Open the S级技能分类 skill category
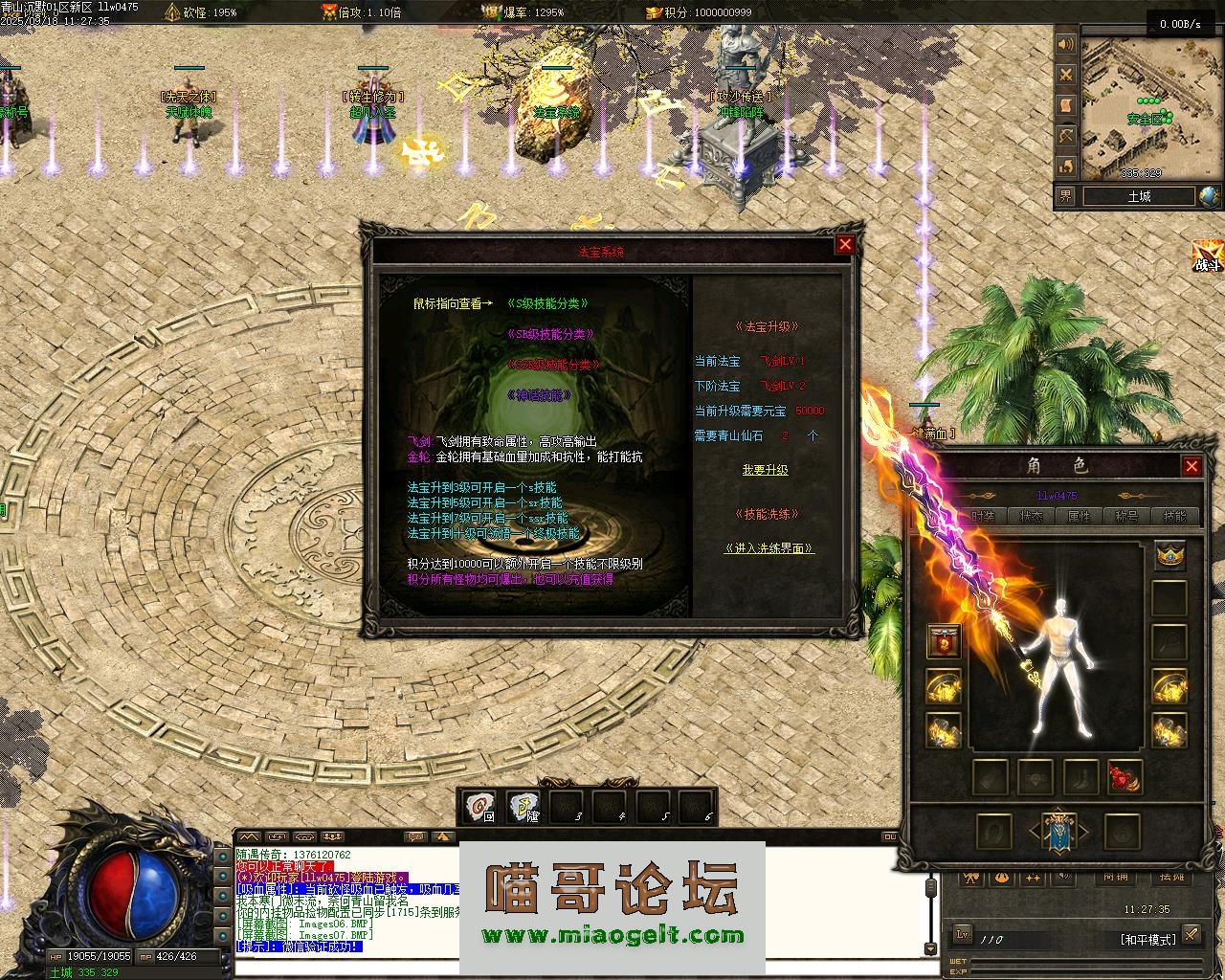This screenshot has width=1225, height=980. point(547,303)
